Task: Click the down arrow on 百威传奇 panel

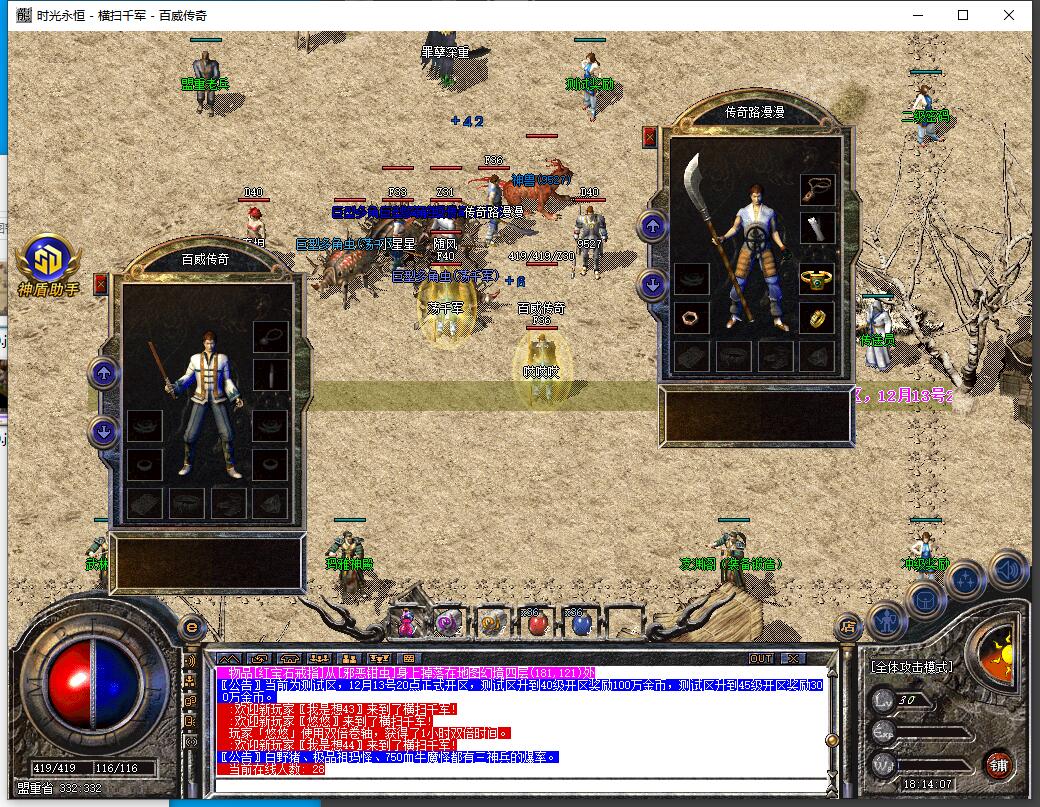Action: [x=103, y=432]
